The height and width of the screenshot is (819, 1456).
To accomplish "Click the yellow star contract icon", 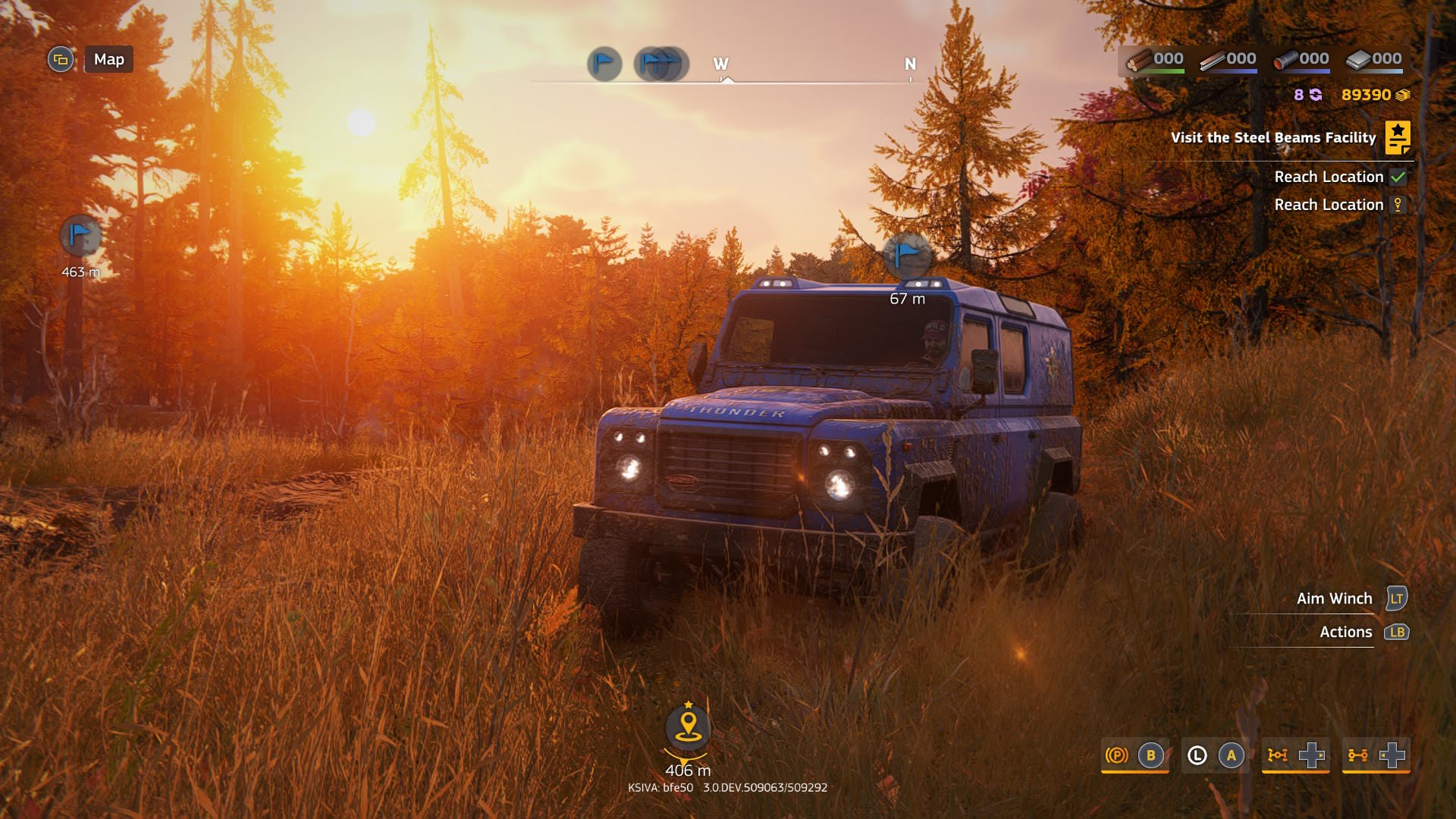I will tap(1397, 138).
